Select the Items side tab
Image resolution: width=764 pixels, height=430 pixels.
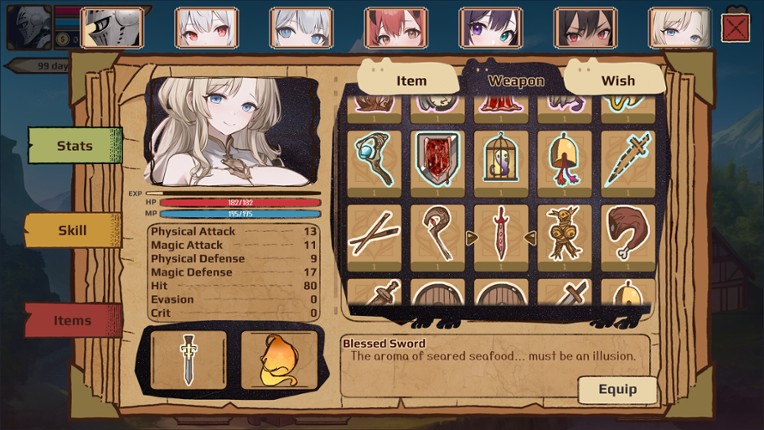click(72, 320)
